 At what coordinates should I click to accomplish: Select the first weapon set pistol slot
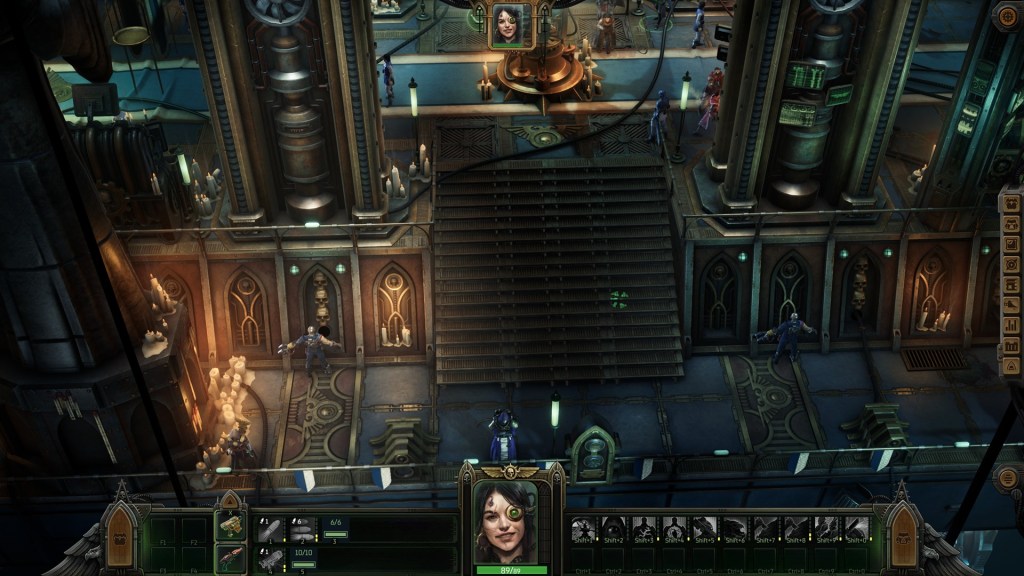tap(231, 525)
